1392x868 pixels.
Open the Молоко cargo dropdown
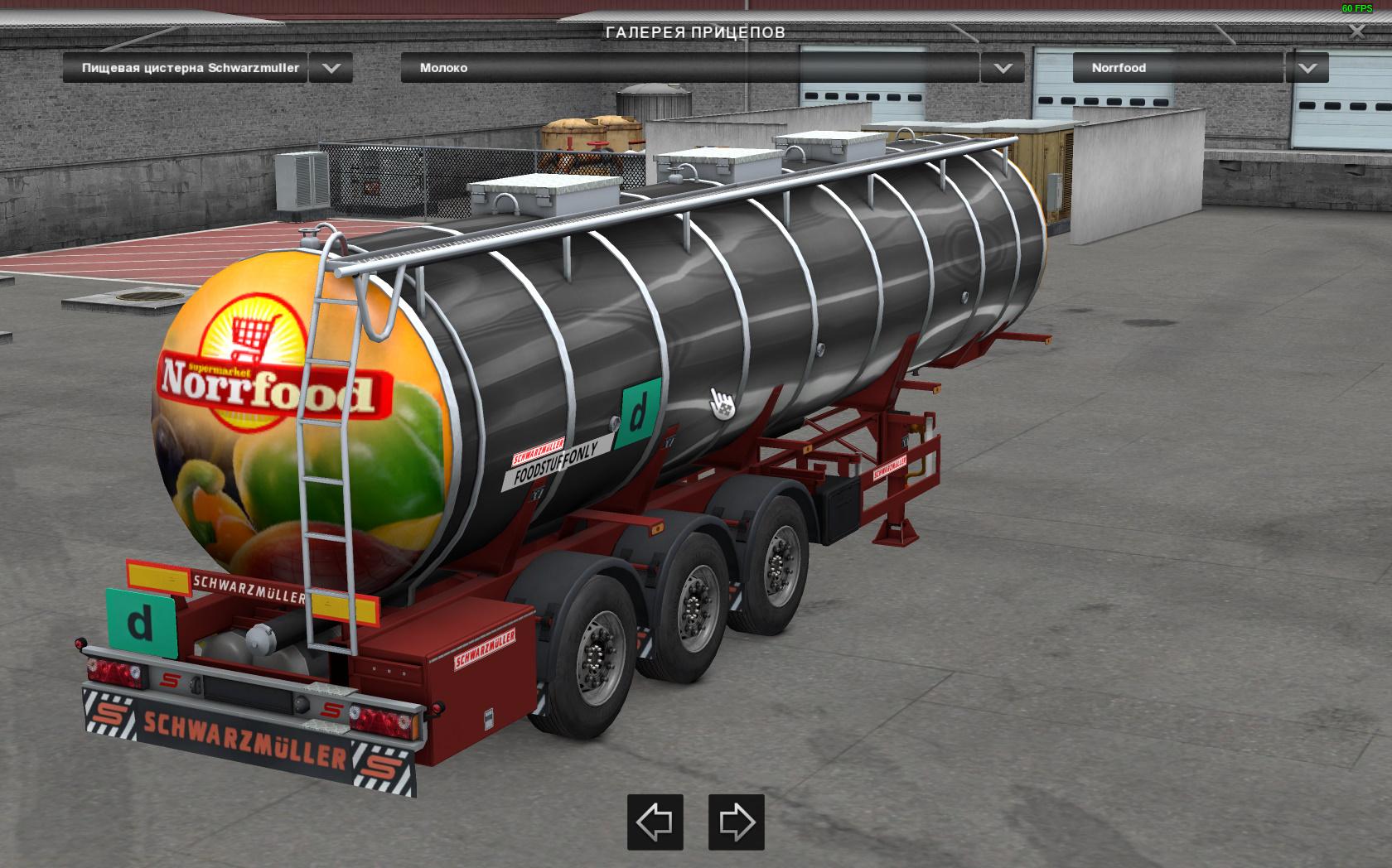1002,68
